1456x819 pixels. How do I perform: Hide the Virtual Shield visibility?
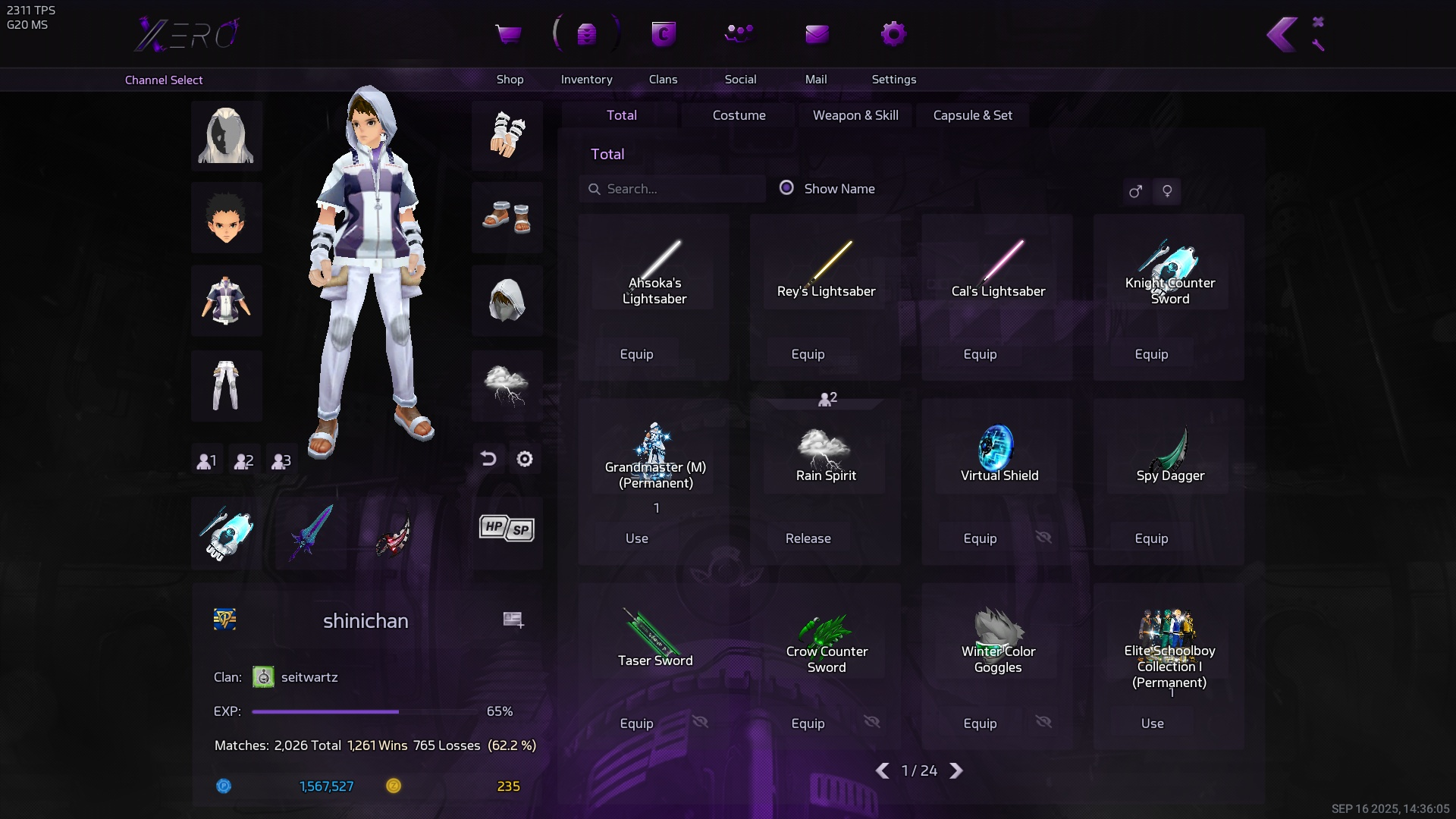point(1043,538)
